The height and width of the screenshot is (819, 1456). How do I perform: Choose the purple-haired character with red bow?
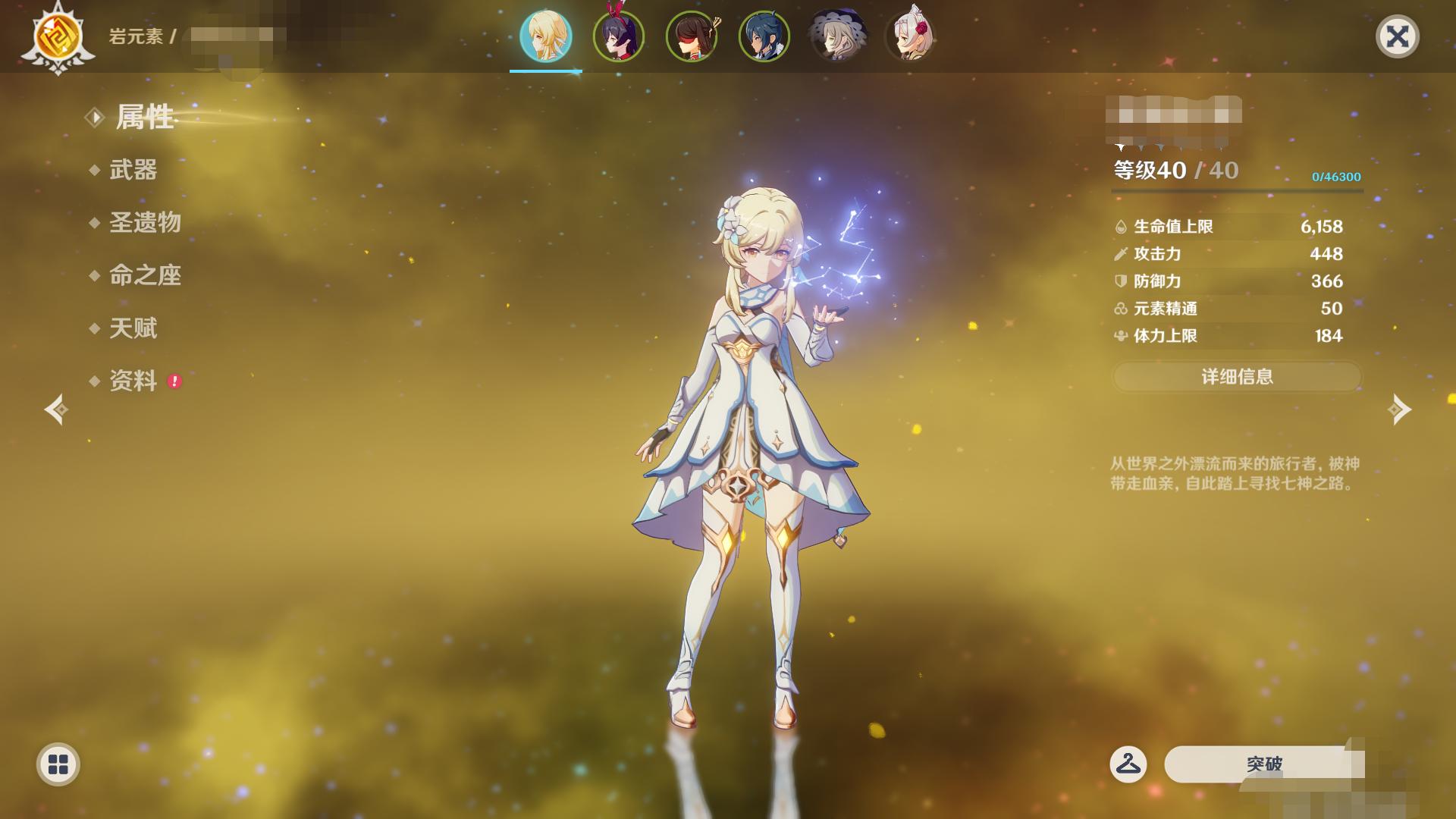tap(619, 36)
